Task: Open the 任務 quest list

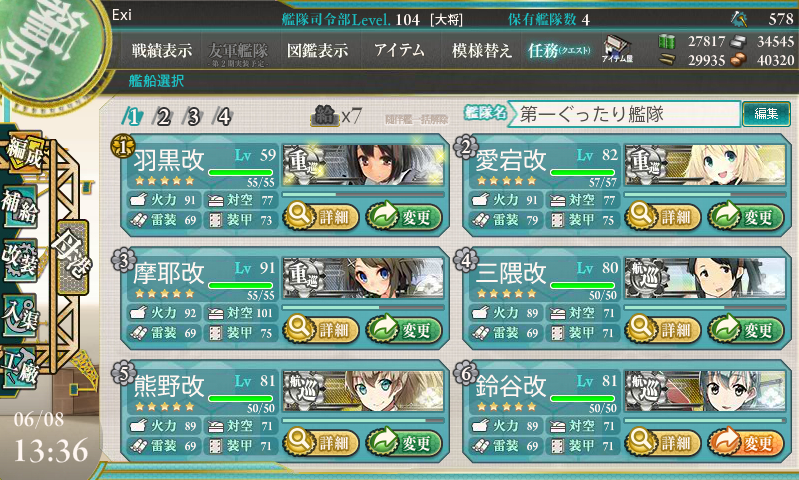Action: [560, 49]
